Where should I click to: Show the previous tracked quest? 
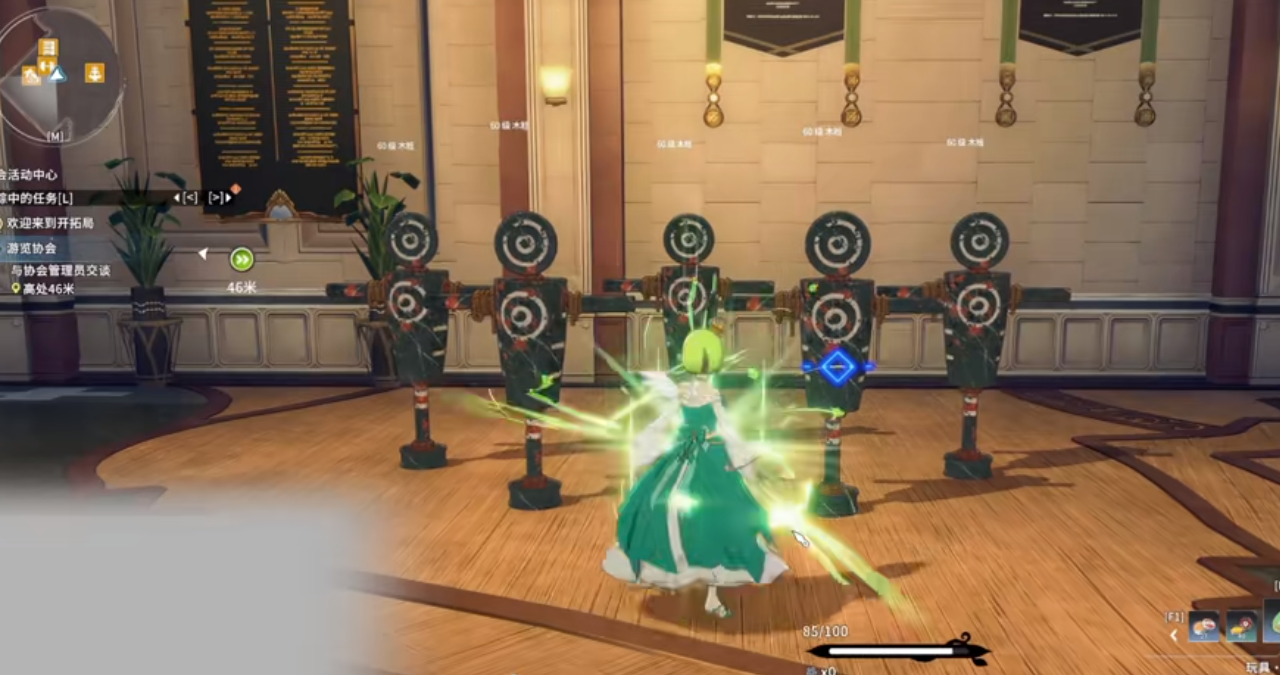(x=187, y=198)
